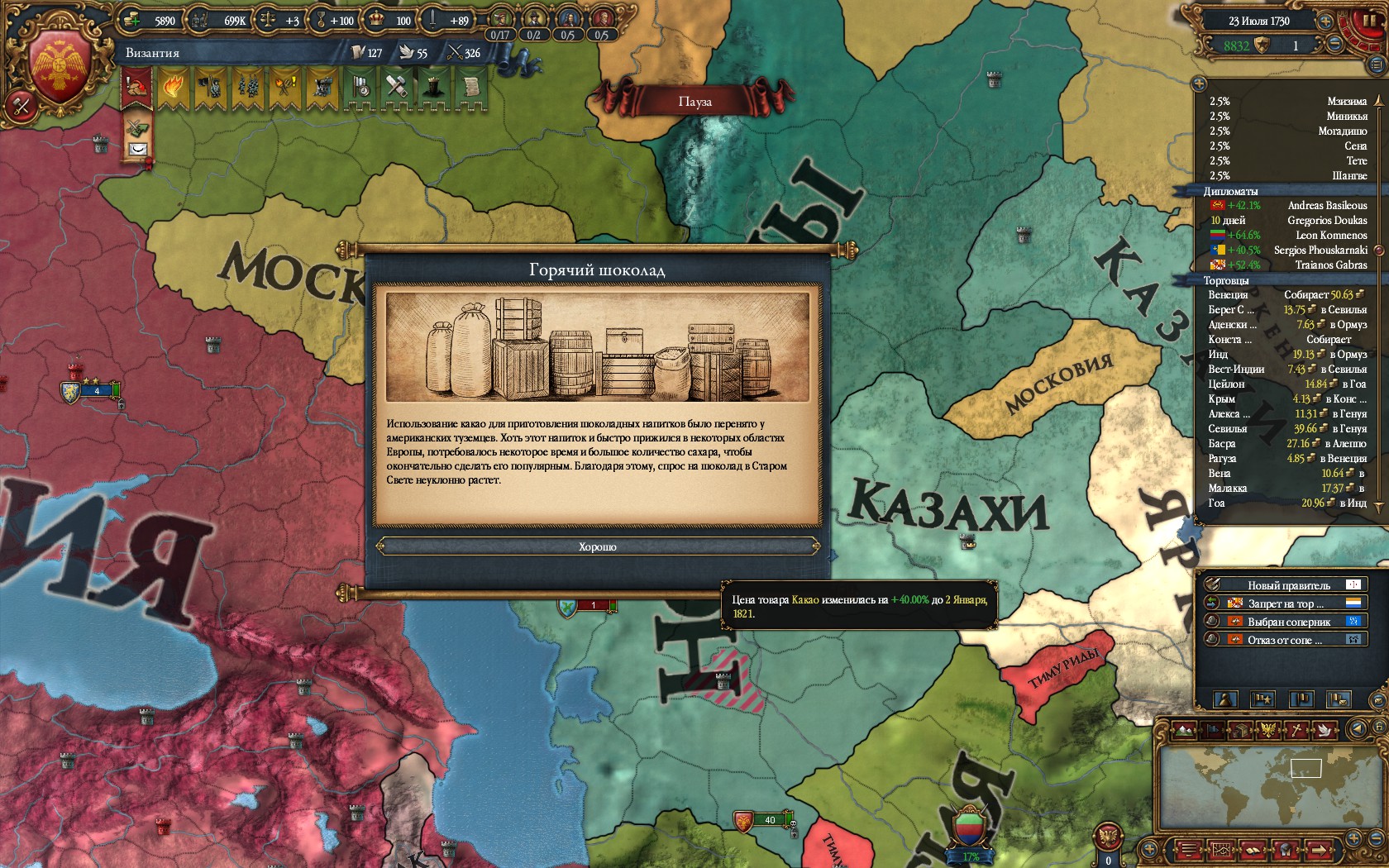Open the fire alert banner
The image size is (1389, 868).
(173, 86)
